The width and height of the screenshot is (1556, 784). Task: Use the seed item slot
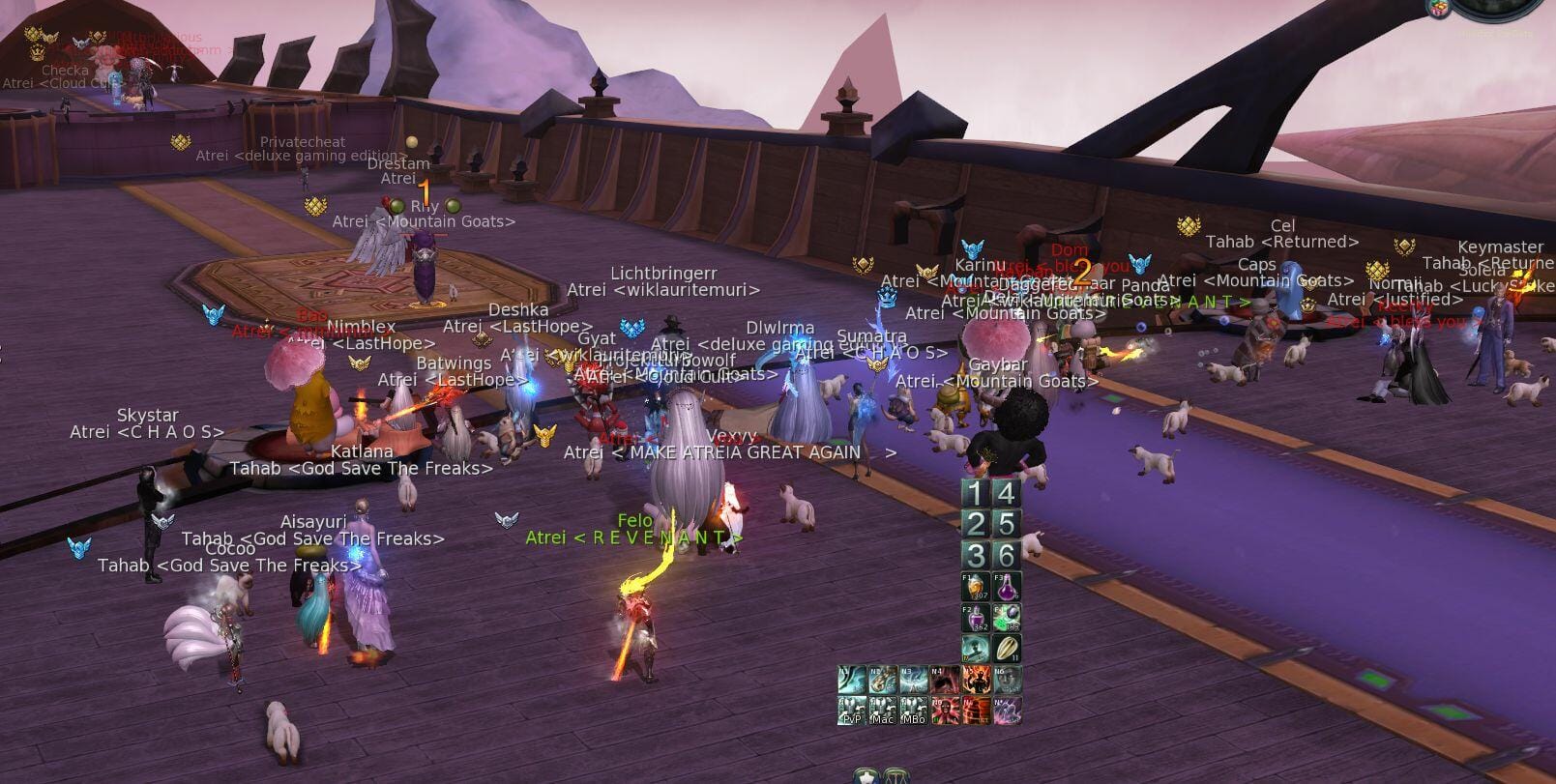[1006, 649]
